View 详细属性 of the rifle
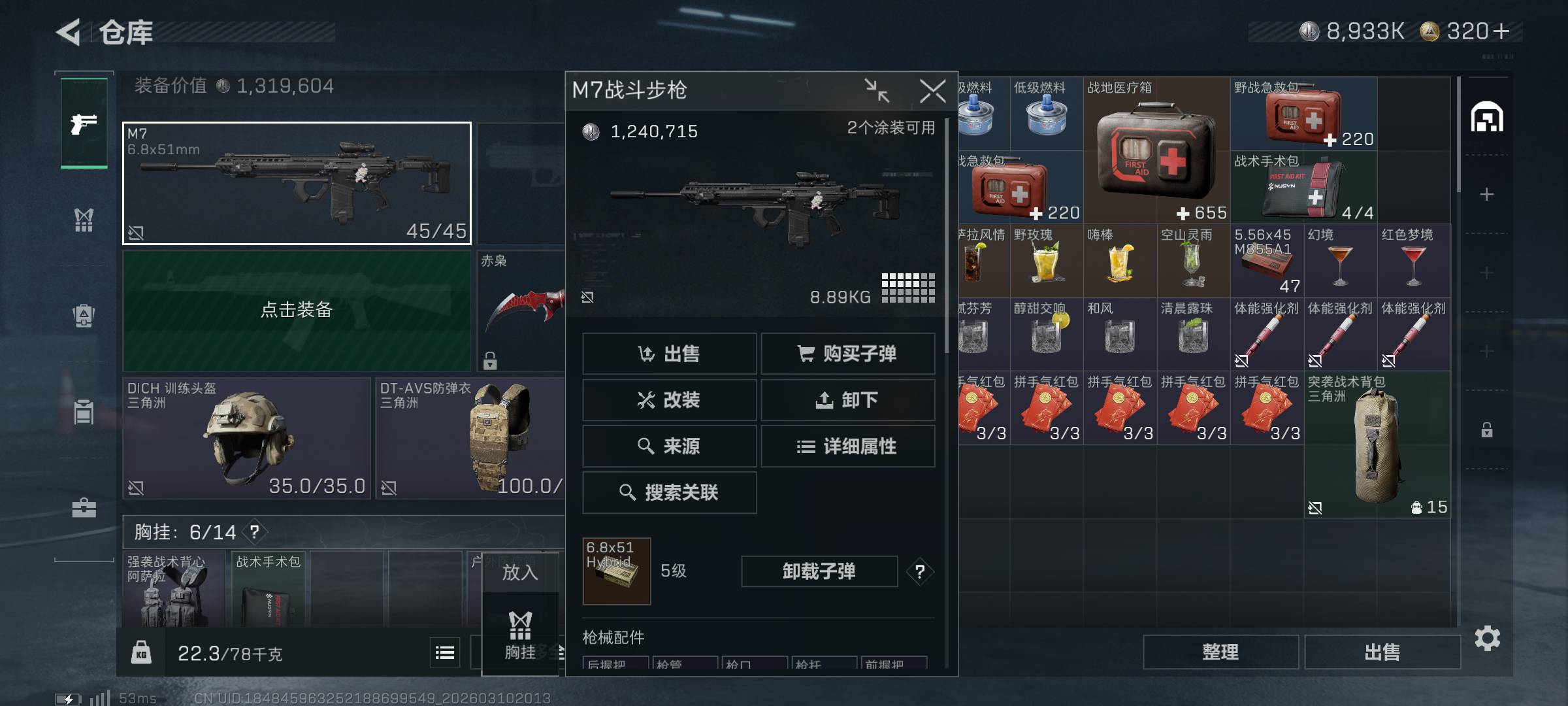1568x706 pixels. (847, 446)
